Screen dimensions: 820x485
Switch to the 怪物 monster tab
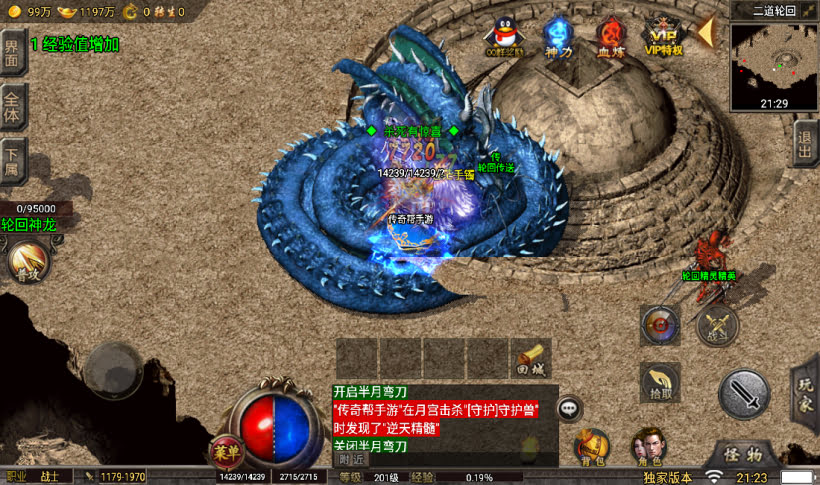(x=744, y=454)
